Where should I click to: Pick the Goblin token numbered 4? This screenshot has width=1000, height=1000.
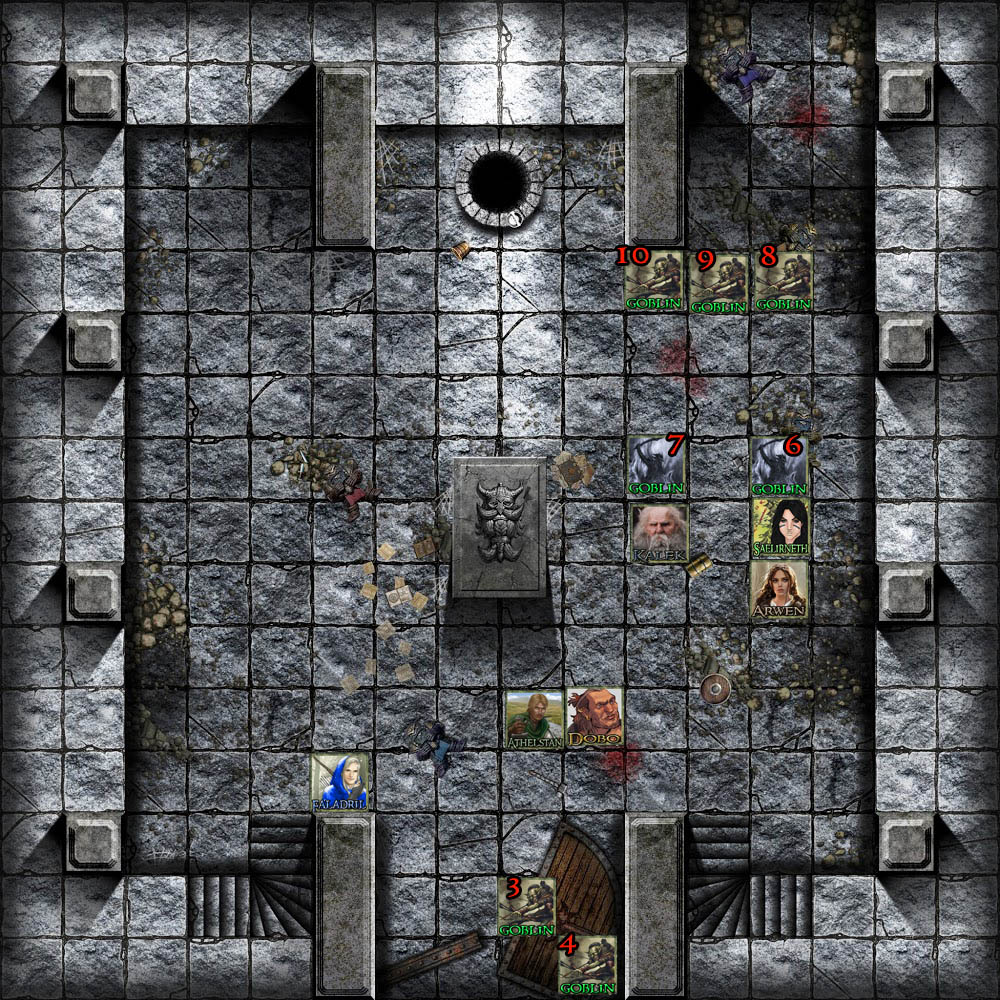point(587,964)
